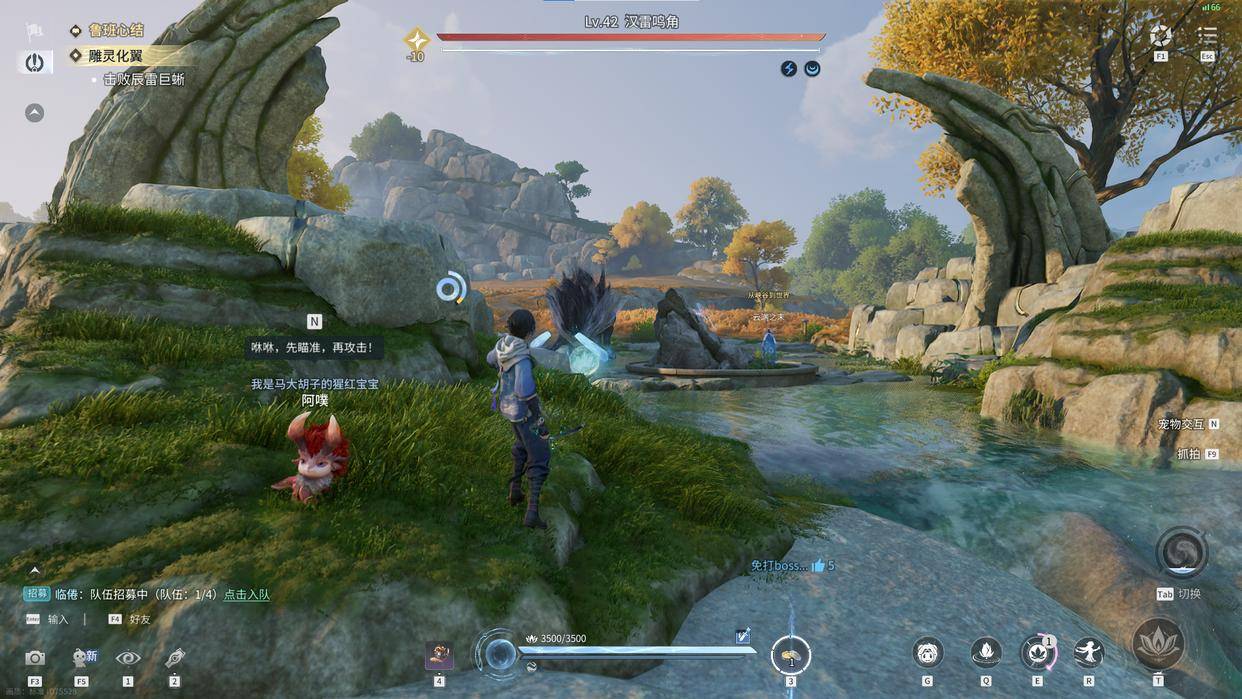Select the 雕灵化翼 quest entry
Image resolution: width=1242 pixels, height=699 pixels.
(x=114, y=55)
